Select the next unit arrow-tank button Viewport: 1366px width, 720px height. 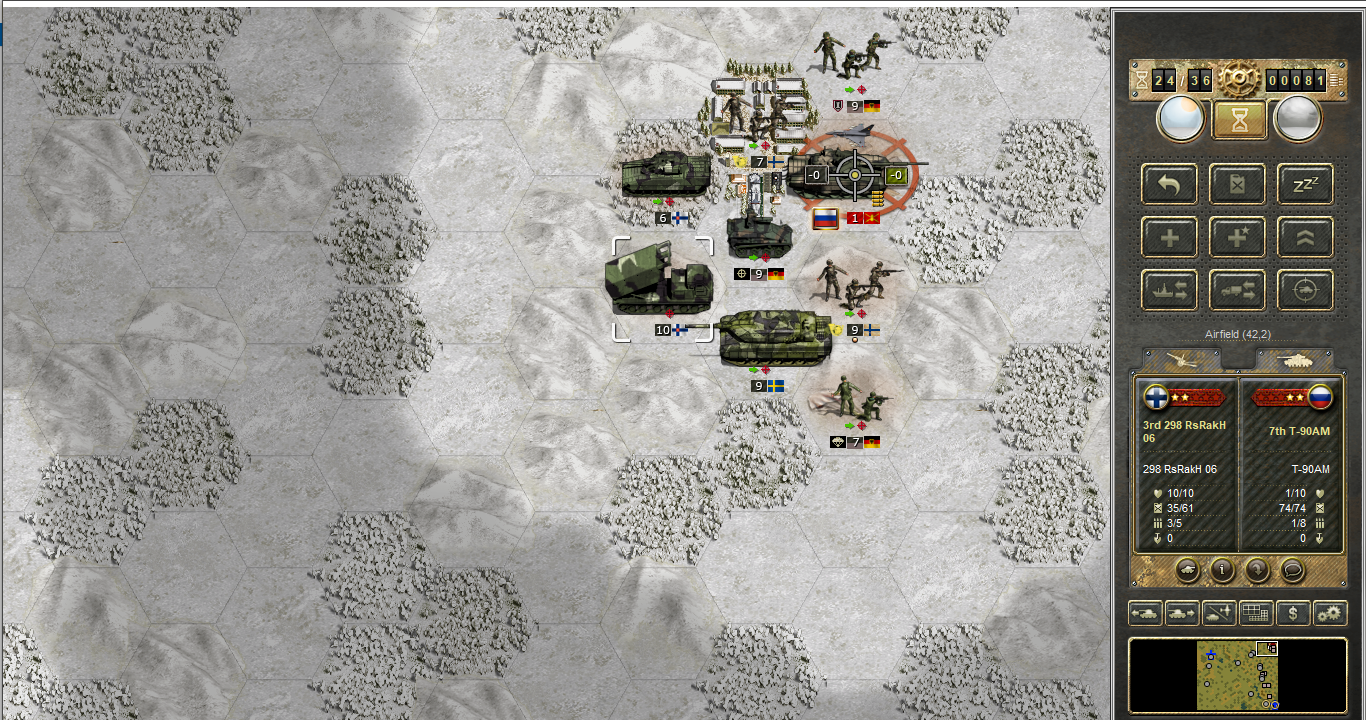(1182, 612)
